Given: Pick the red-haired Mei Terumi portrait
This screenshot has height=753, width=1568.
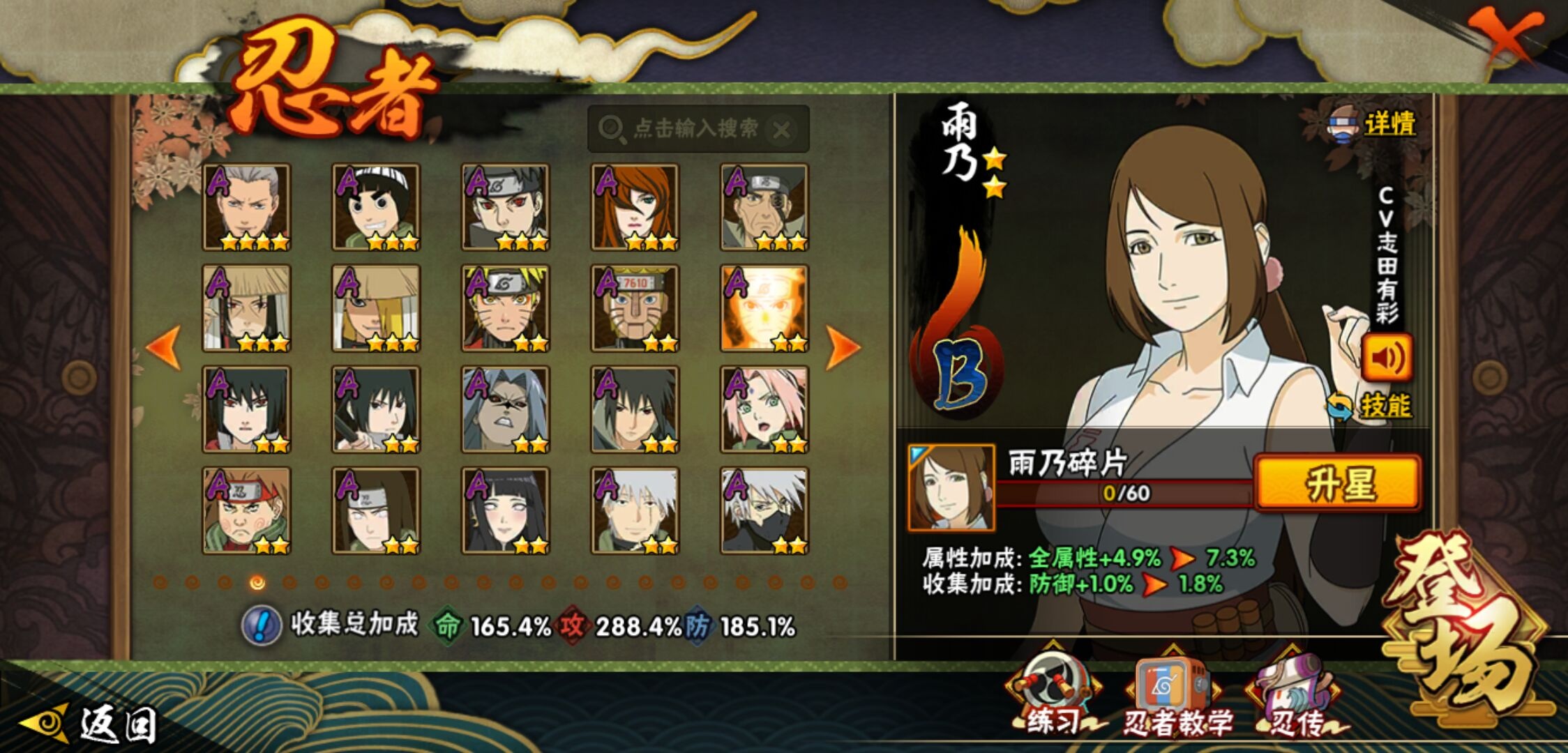Looking at the screenshot, I should (x=635, y=207).
